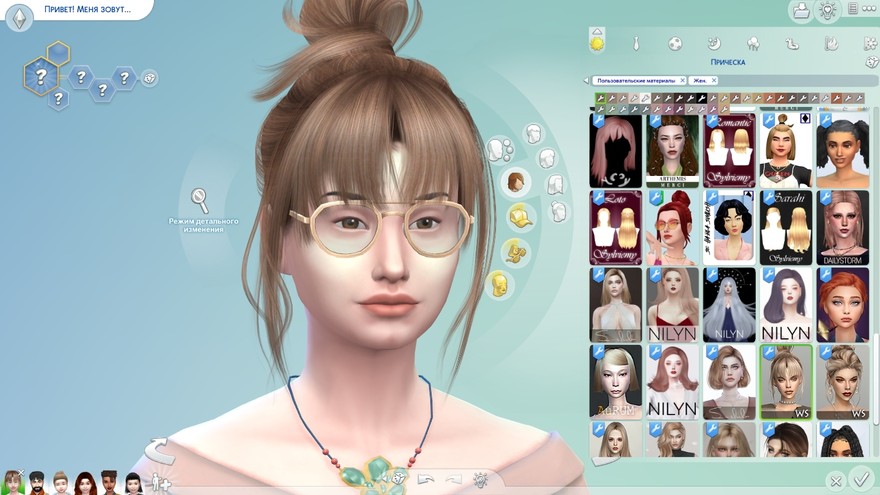Open the lightbulb ideas button
Viewport: 880px width, 495px height.
[827, 11]
